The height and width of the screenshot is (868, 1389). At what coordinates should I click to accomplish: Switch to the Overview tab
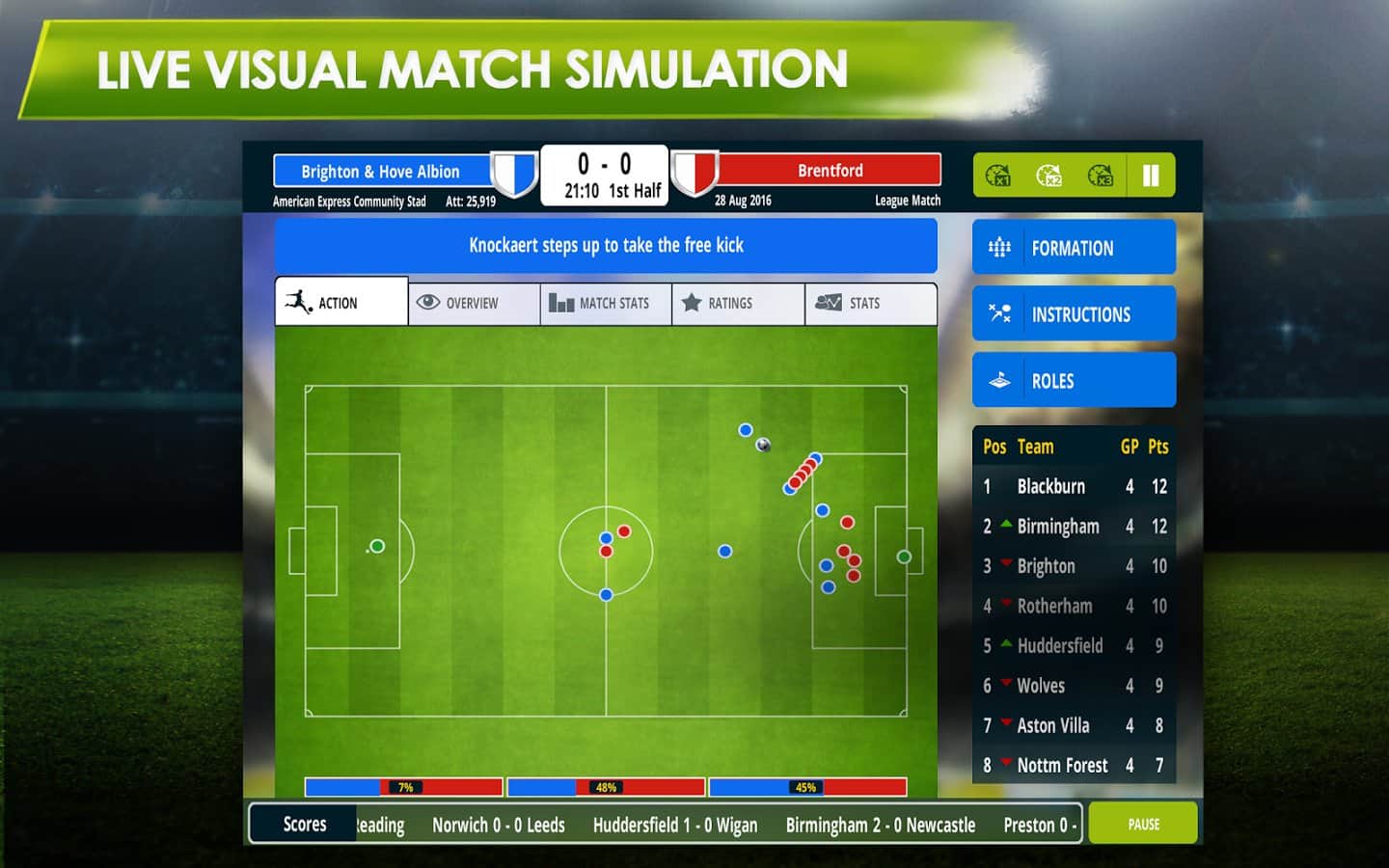pyautogui.click(x=473, y=304)
